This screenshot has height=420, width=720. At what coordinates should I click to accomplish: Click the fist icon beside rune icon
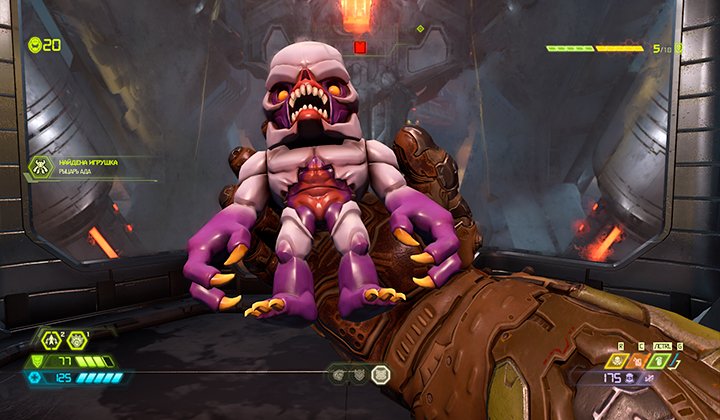click(x=76, y=340)
